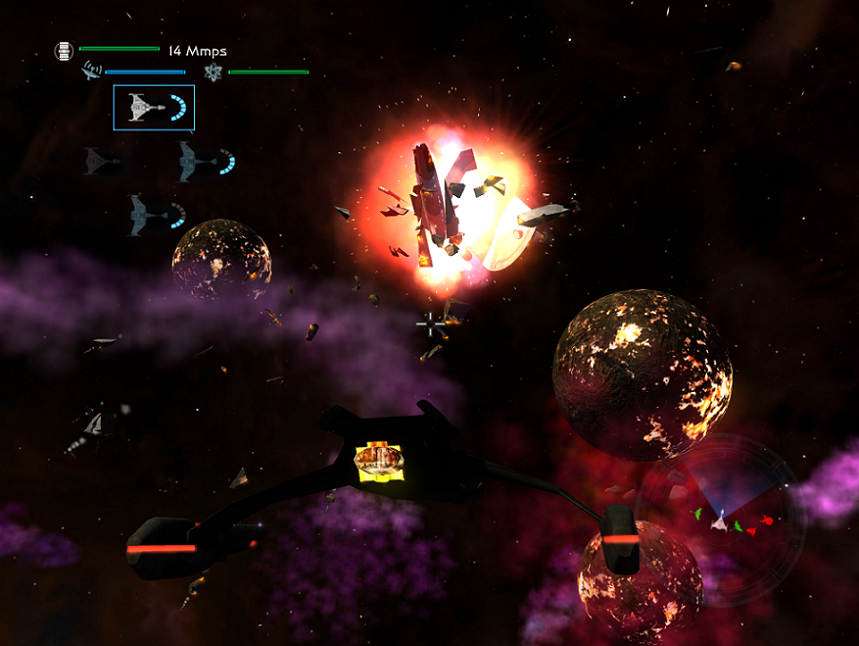Select the white player ship on radar
The height and width of the screenshot is (646, 859).
coord(719,521)
